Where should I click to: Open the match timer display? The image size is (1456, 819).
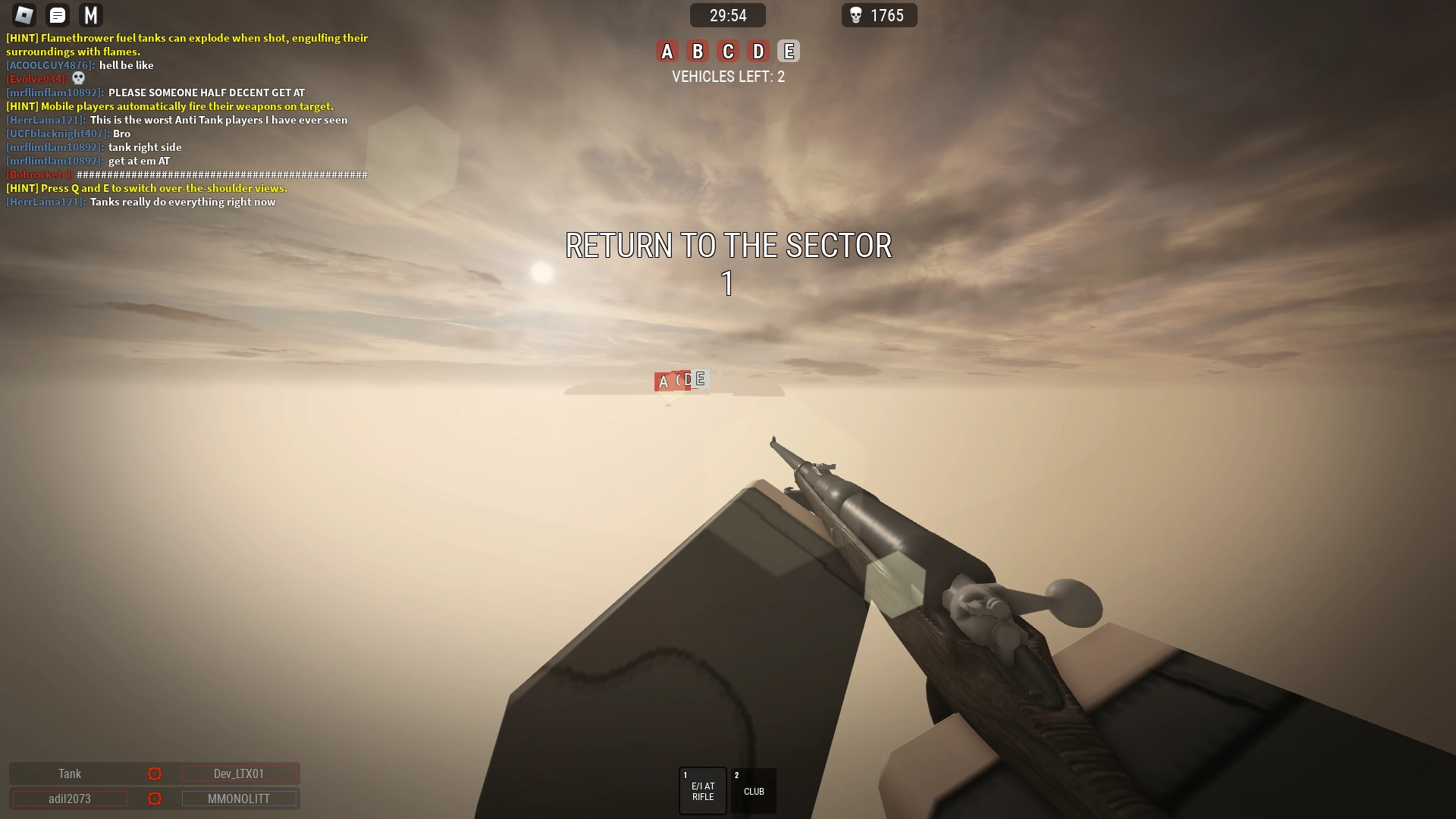(726, 15)
